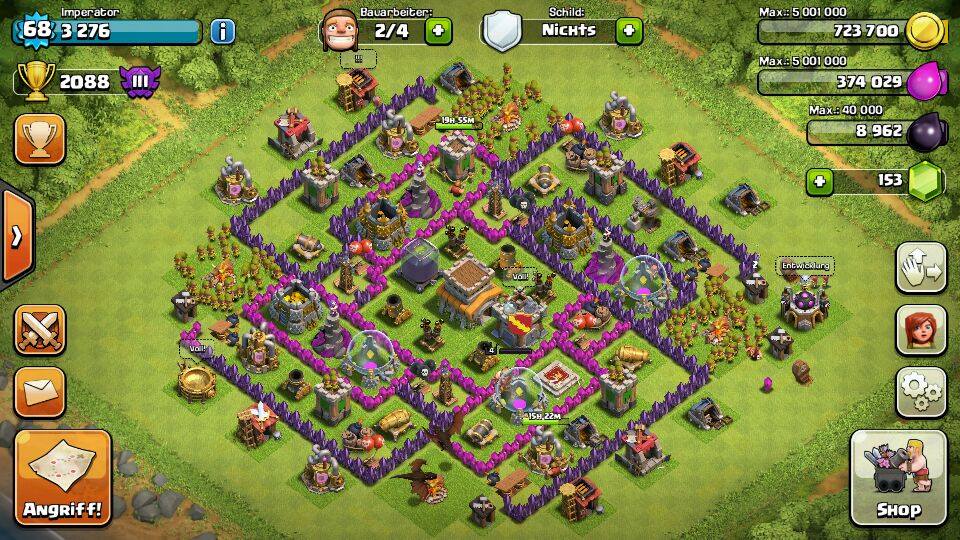The height and width of the screenshot is (540, 960).
Task: Open the purple league badge
Action: pos(140,82)
